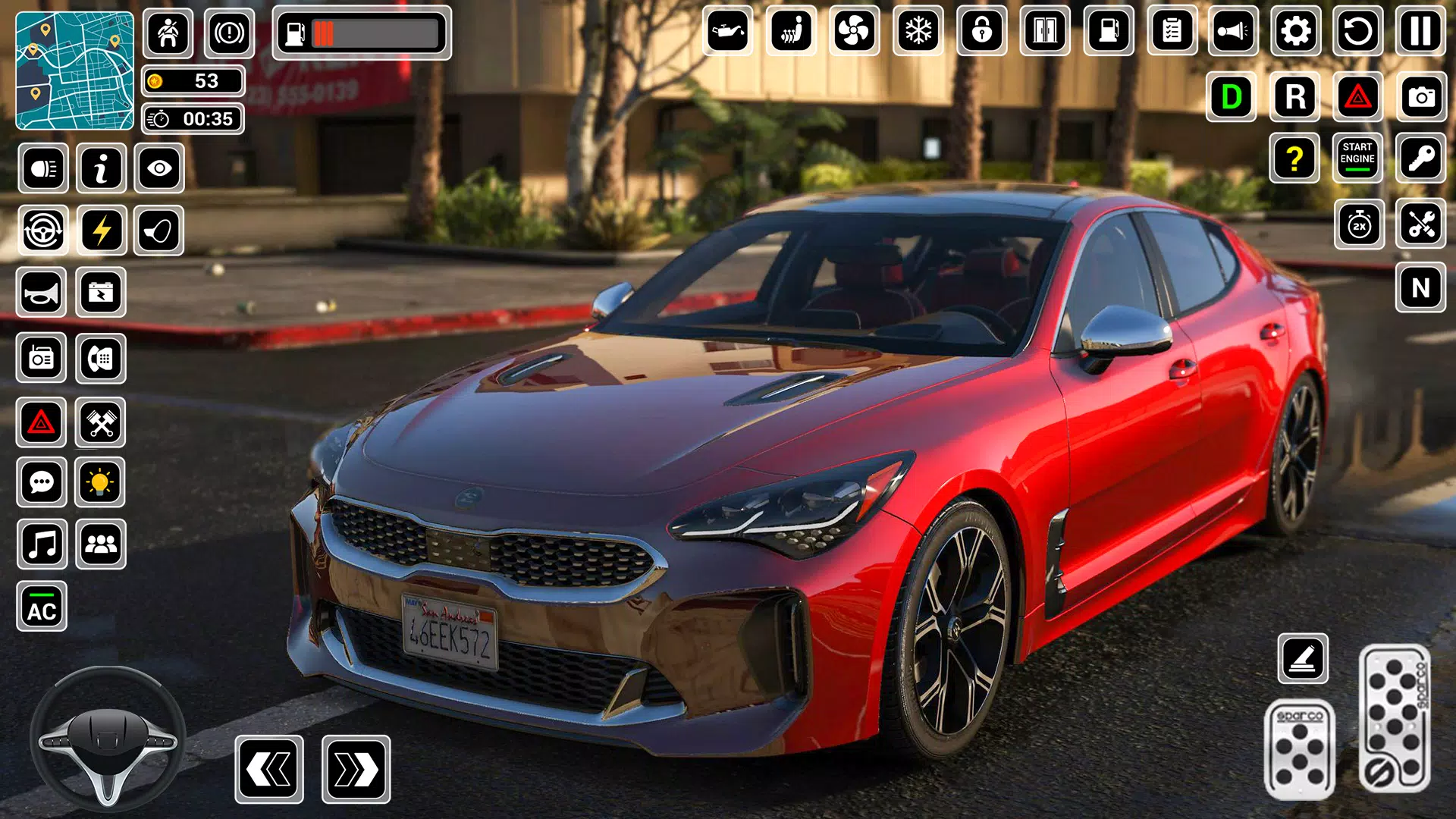Activate the 2x speed timer icon
Image resolution: width=1456 pixels, height=819 pixels.
[1359, 224]
